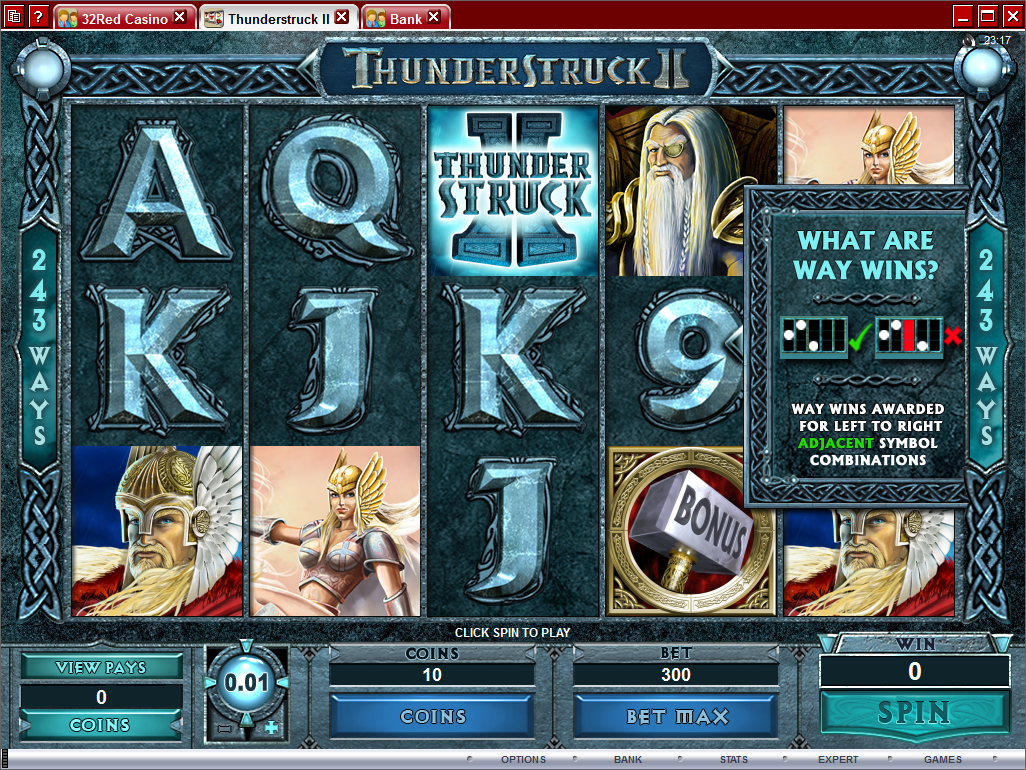
Task: Activate the Bet Max button
Action: pyautogui.click(x=676, y=716)
